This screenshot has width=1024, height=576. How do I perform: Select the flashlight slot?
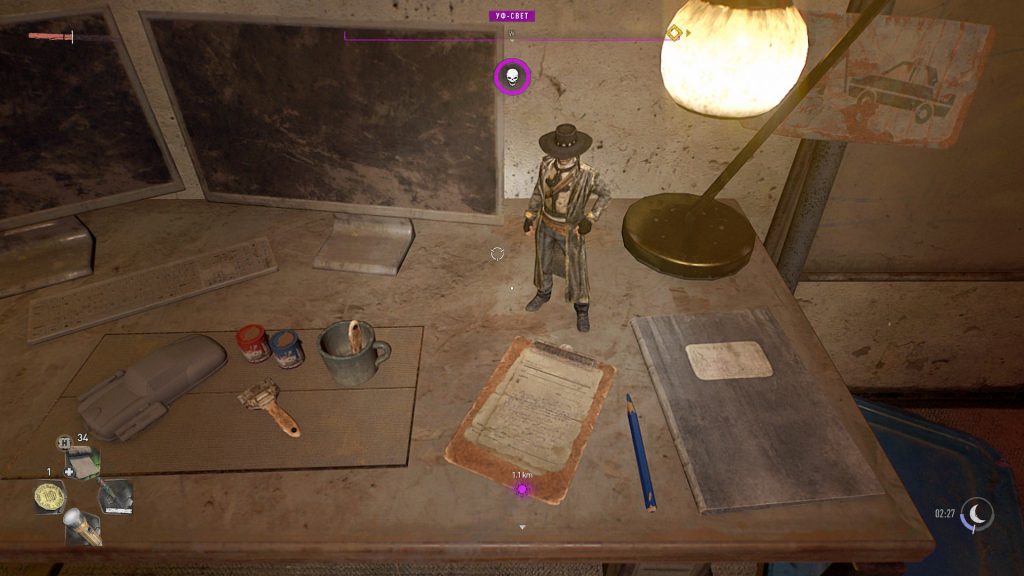pyautogui.click(x=82, y=527)
